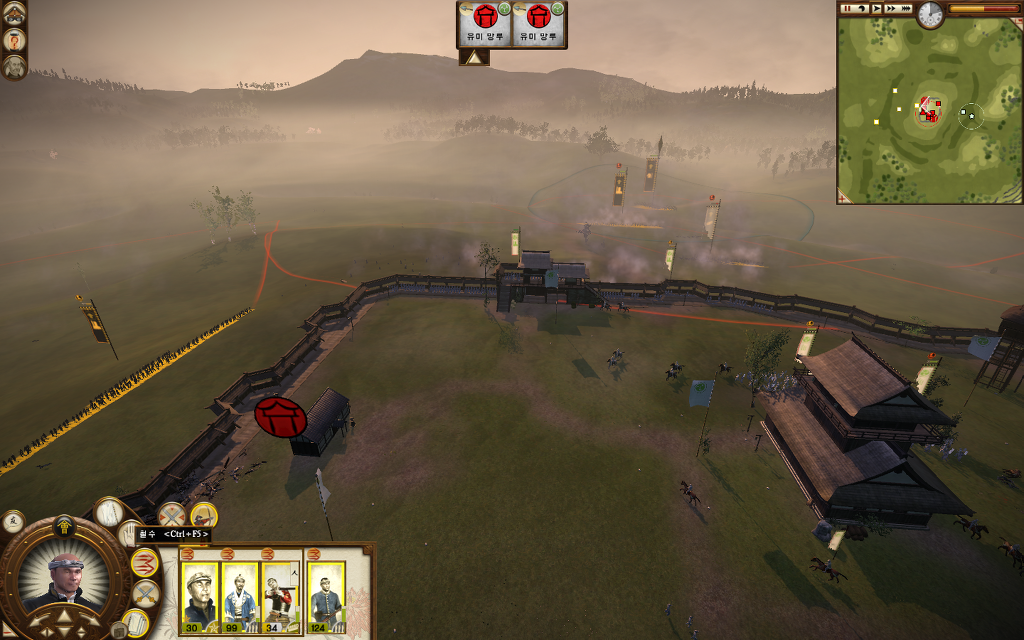Set battle to normal play speed
Screen dimensions: 1024x640
point(876,8)
